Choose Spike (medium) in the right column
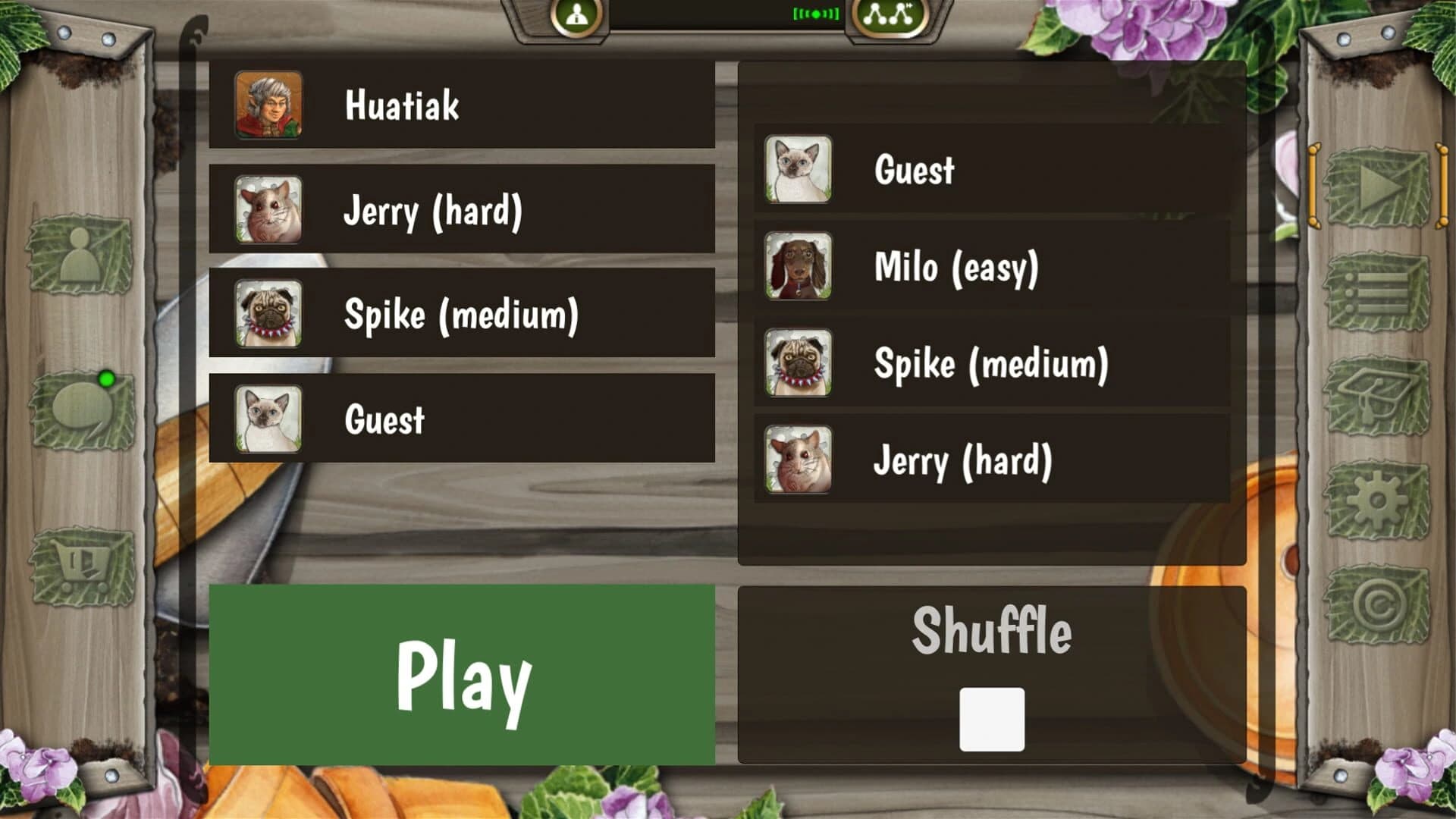This screenshot has width=1456, height=819. click(986, 365)
